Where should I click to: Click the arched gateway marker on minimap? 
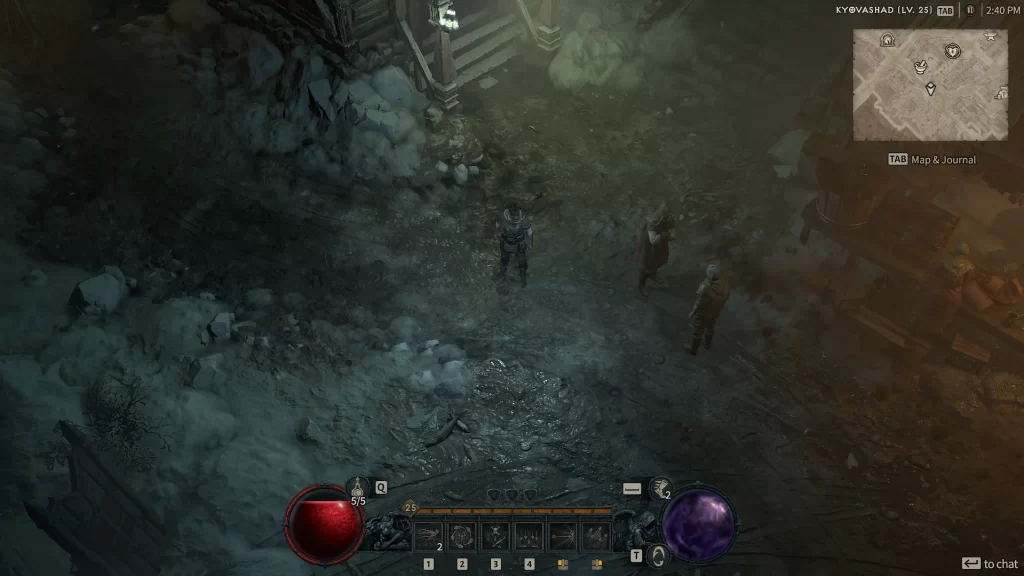887,40
